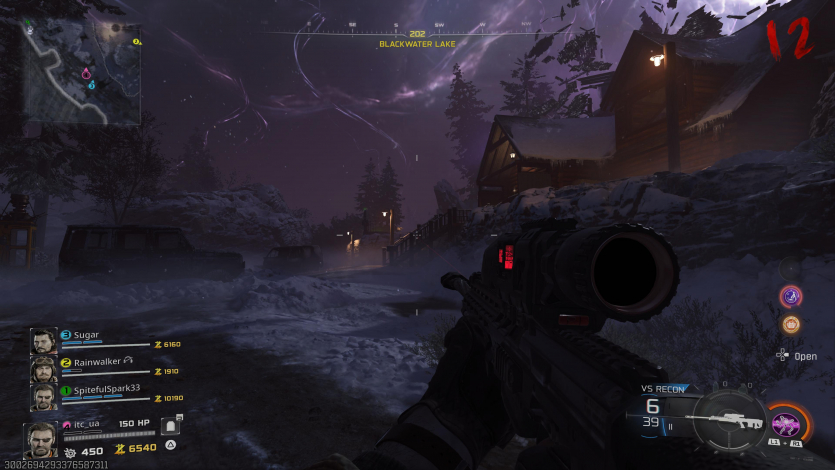This screenshot has width=835, height=470.
Task: Select SpitefulSpark33's squad portrait
Action: click(x=43, y=397)
